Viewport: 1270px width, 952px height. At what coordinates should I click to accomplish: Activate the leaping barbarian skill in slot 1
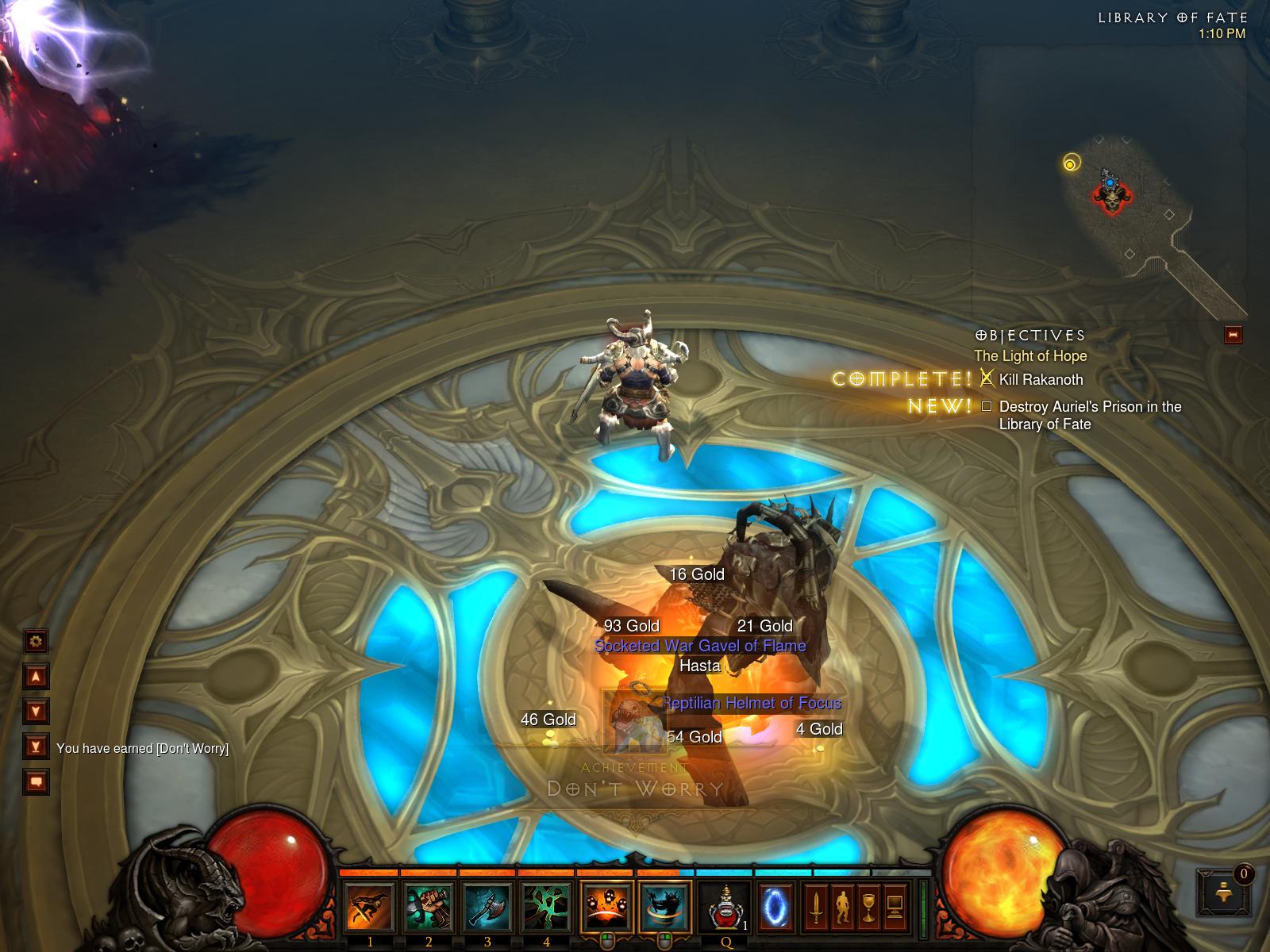(x=370, y=907)
